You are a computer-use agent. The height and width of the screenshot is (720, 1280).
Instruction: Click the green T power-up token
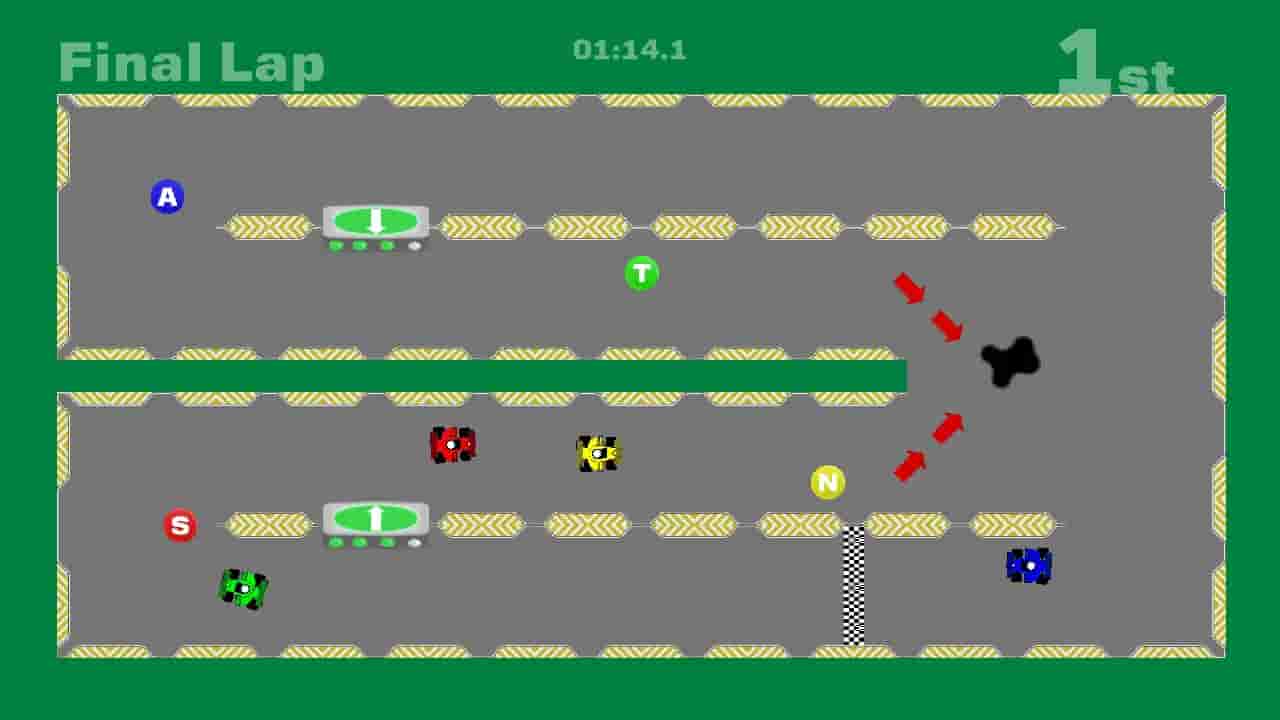click(x=643, y=271)
